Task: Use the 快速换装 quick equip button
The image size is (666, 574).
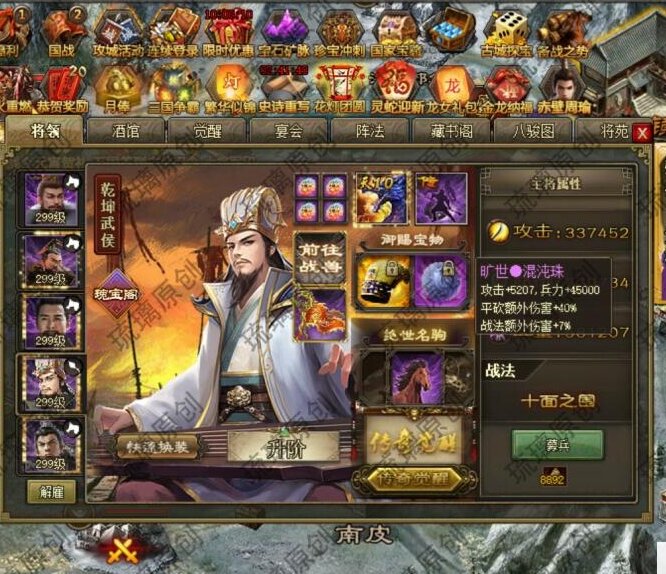Action: (x=155, y=446)
